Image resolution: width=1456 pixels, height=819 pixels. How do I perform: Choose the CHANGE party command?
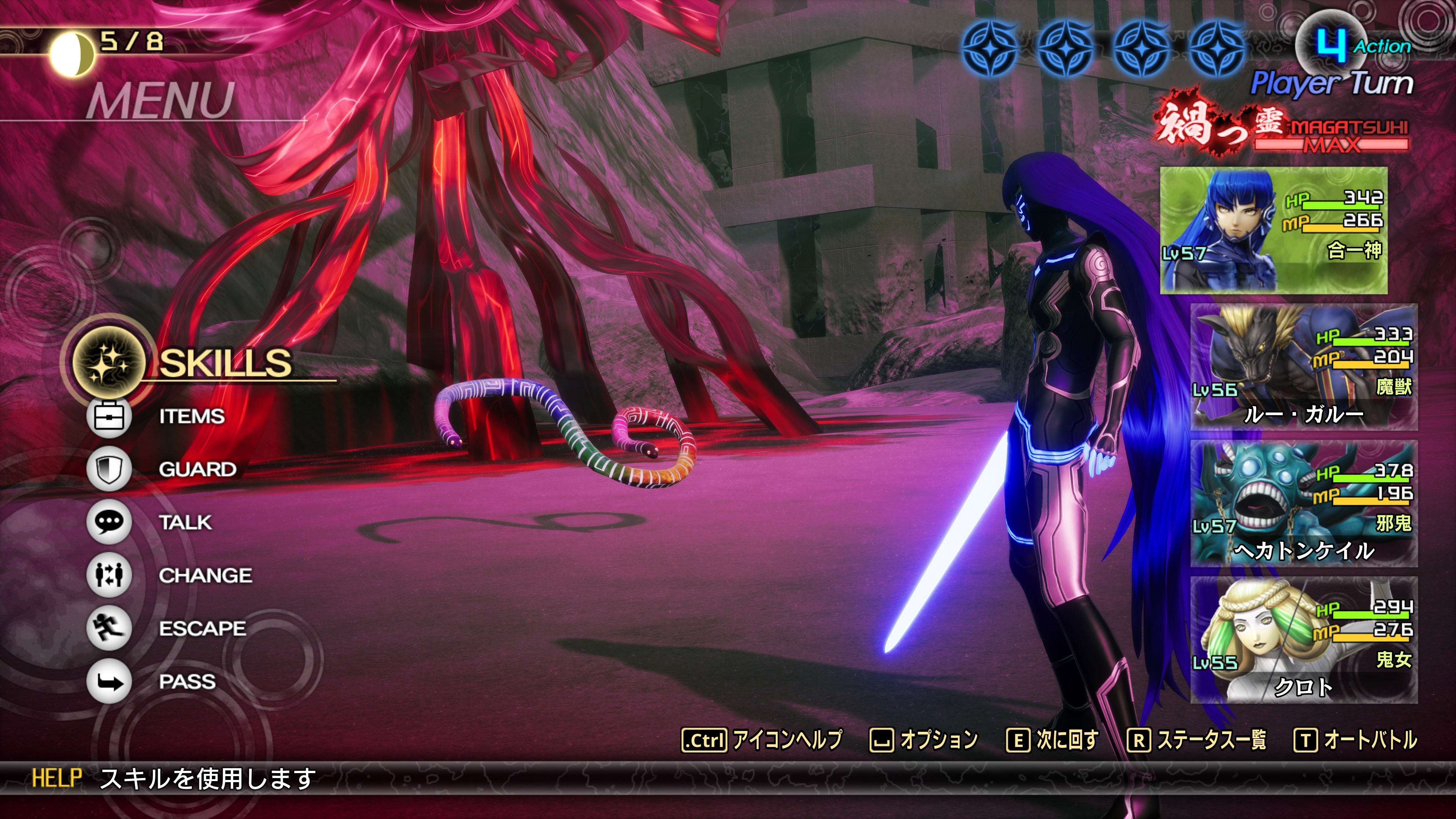click(205, 576)
